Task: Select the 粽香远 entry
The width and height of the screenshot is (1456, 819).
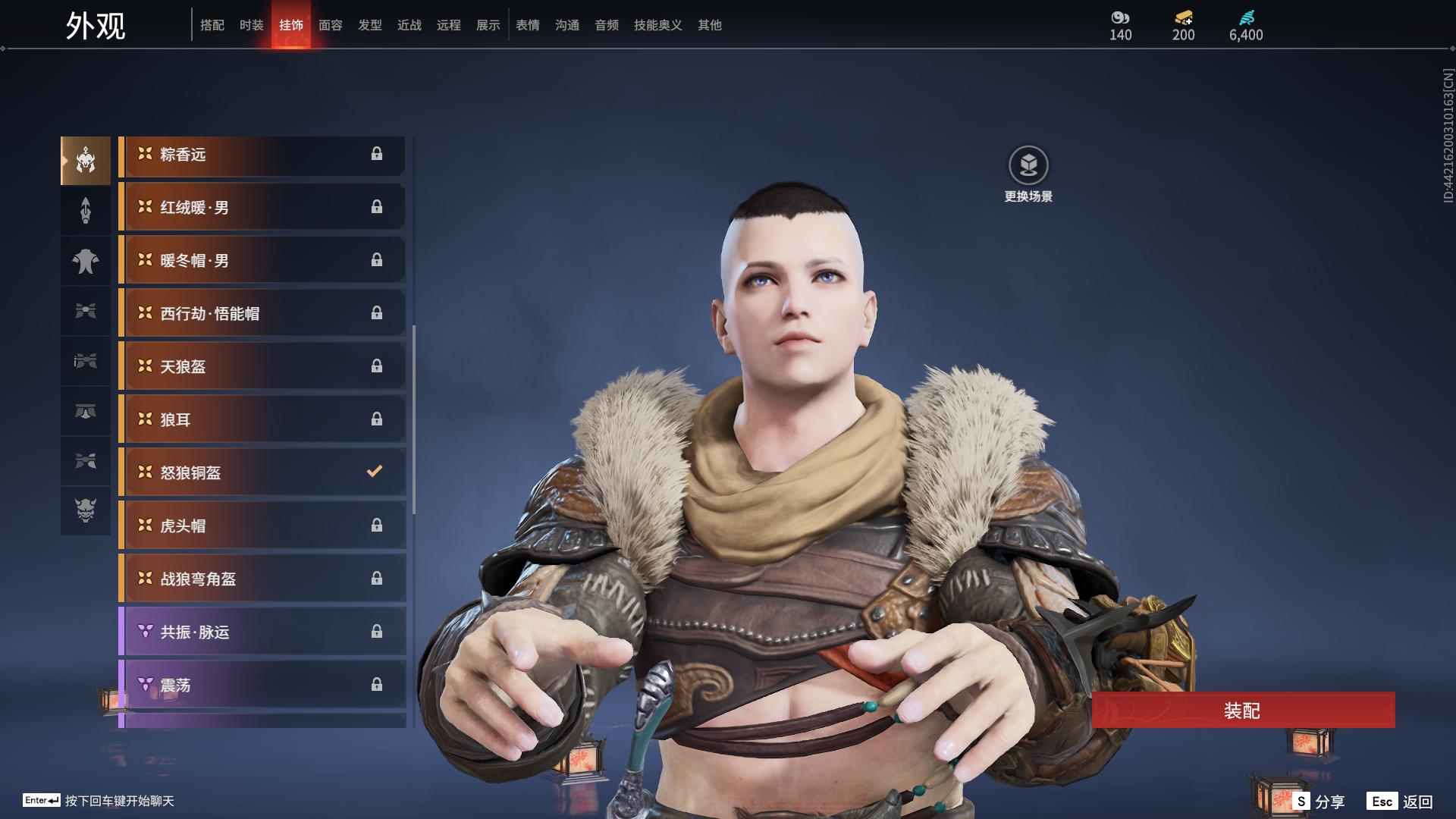Action: tap(262, 155)
